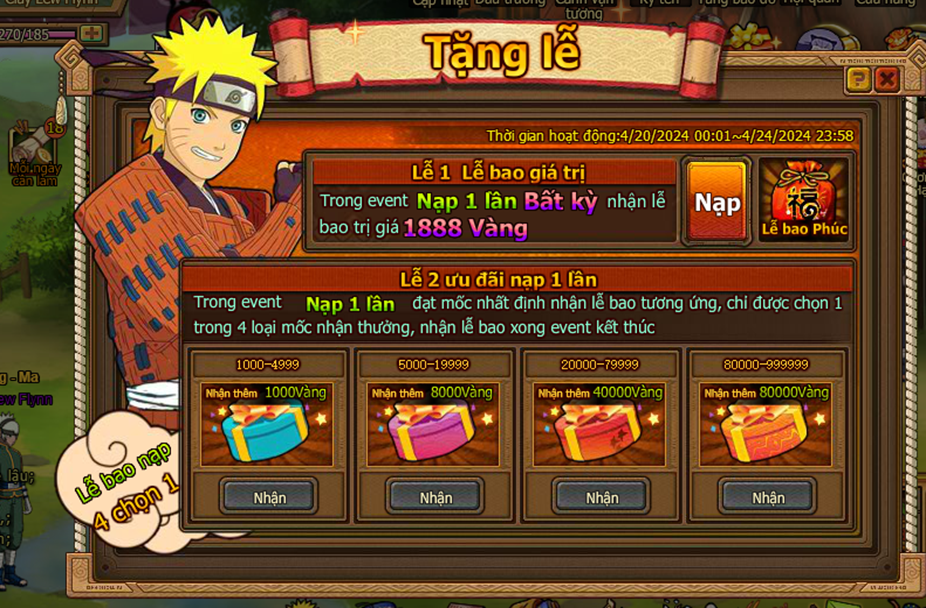Select the blue 1000 Vàng gift box

[267, 432]
